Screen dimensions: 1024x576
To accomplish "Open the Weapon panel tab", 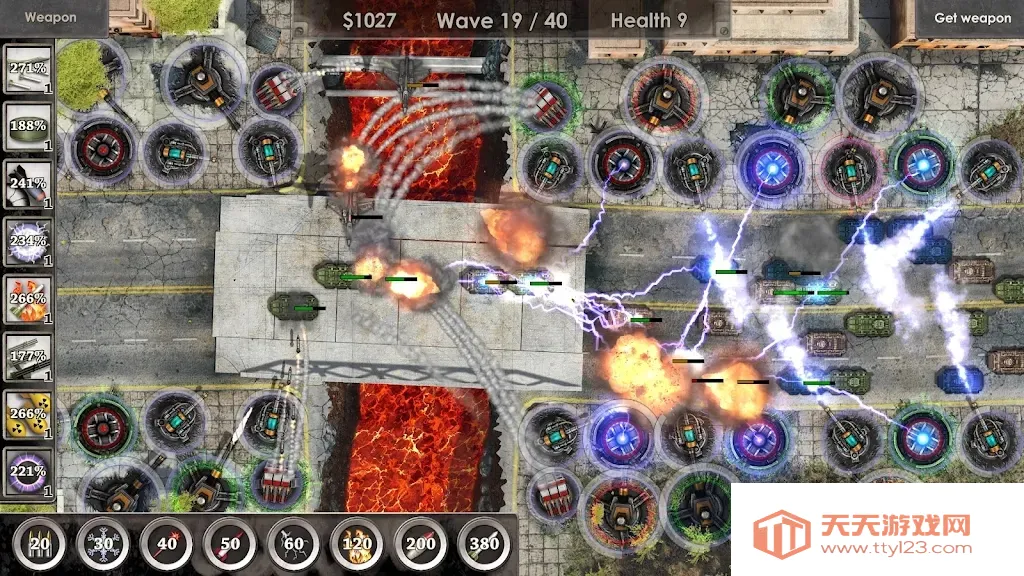I will pyautogui.click(x=50, y=17).
